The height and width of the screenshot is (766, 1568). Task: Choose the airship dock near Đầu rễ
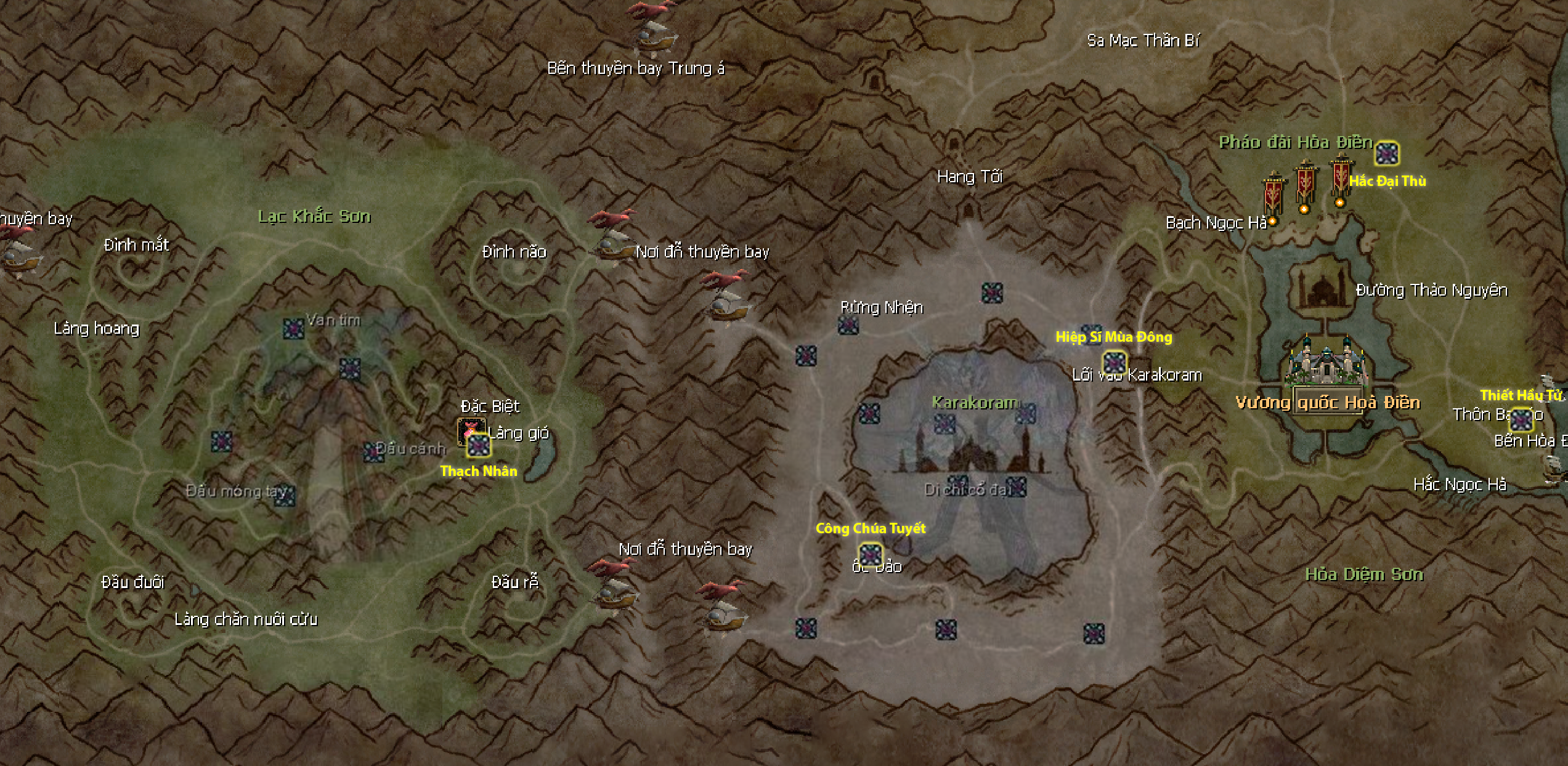614,588
